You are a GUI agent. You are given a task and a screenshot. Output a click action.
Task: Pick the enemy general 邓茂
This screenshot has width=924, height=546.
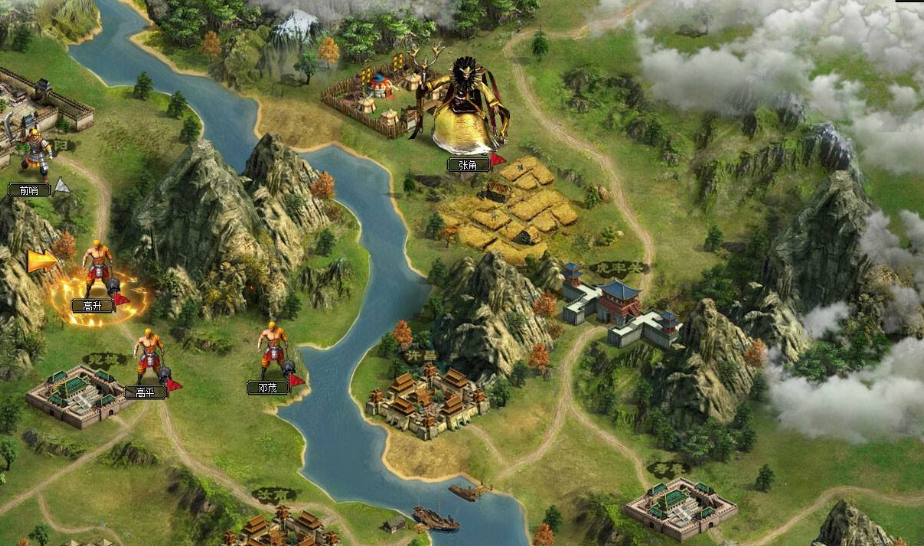[x=271, y=351]
